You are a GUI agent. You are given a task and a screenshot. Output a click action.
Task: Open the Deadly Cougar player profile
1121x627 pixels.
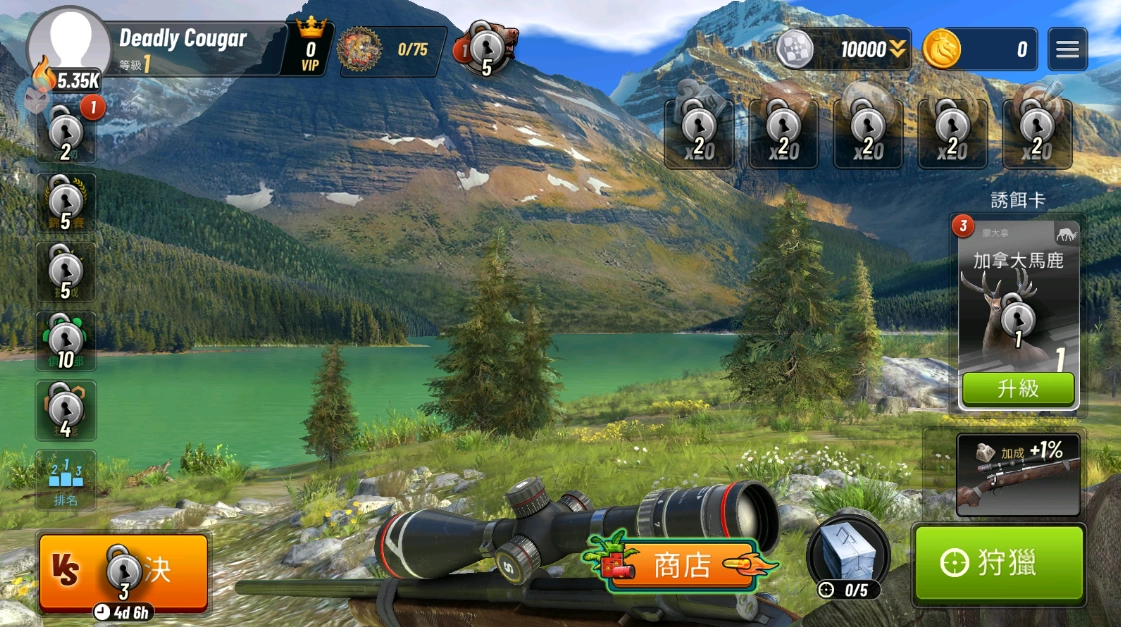pyautogui.click(x=180, y=47)
